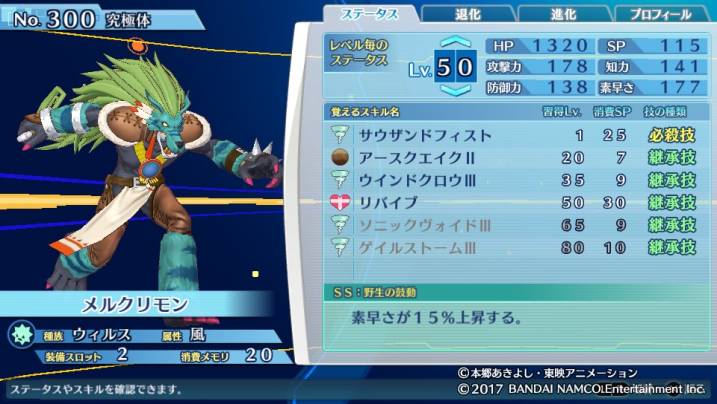Select the サウザンドフィスト skill row
The height and width of the screenshot is (404, 717).
[512, 135]
